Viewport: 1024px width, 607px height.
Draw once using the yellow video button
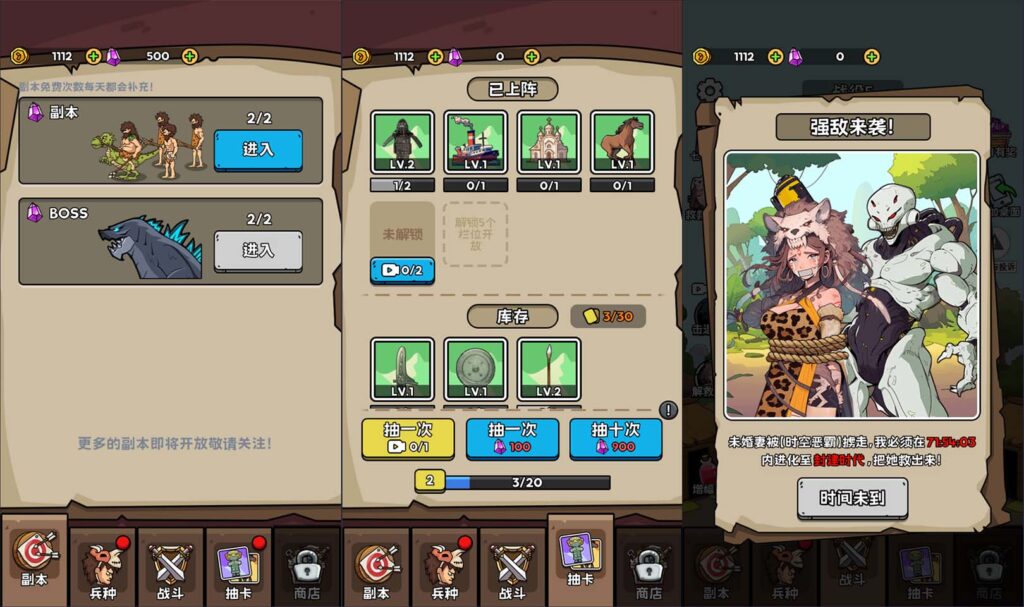point(407,438)
